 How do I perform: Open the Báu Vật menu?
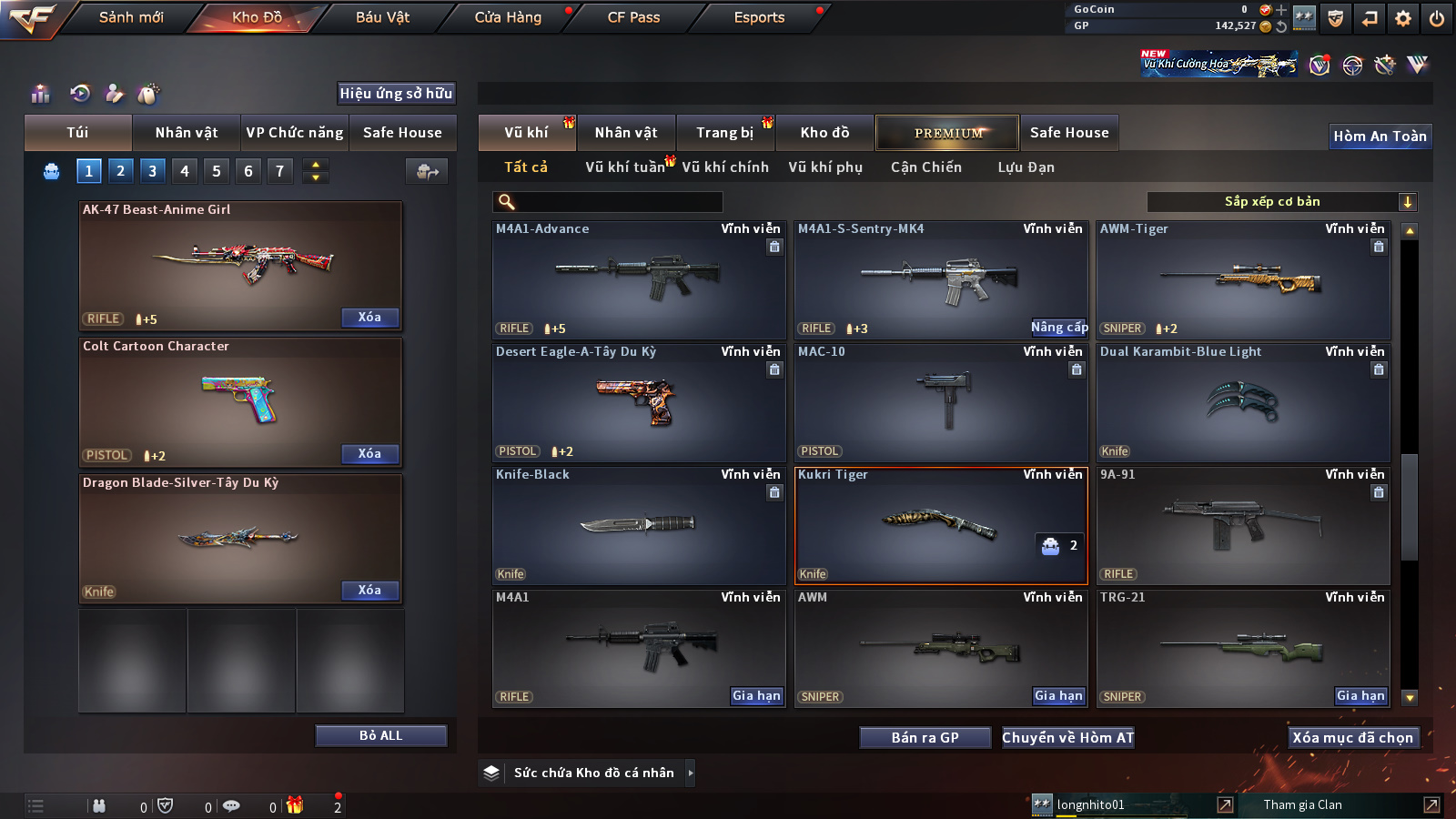[382, 17]
